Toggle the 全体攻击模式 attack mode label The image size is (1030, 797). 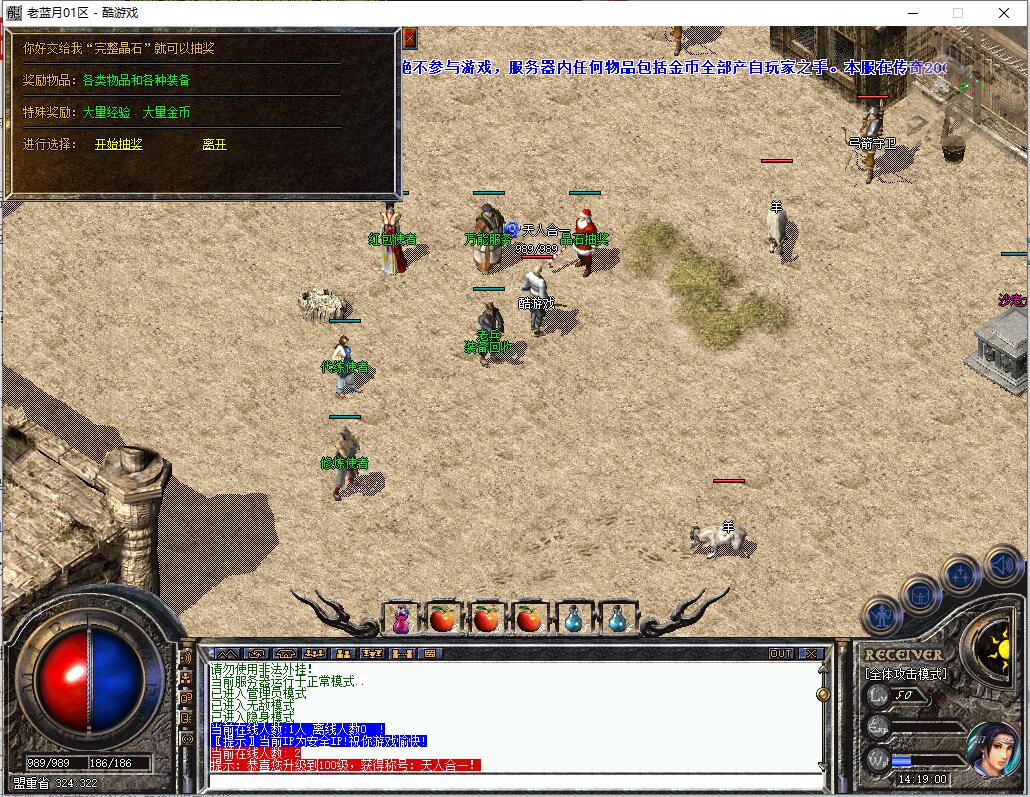(x=906, y=673)
